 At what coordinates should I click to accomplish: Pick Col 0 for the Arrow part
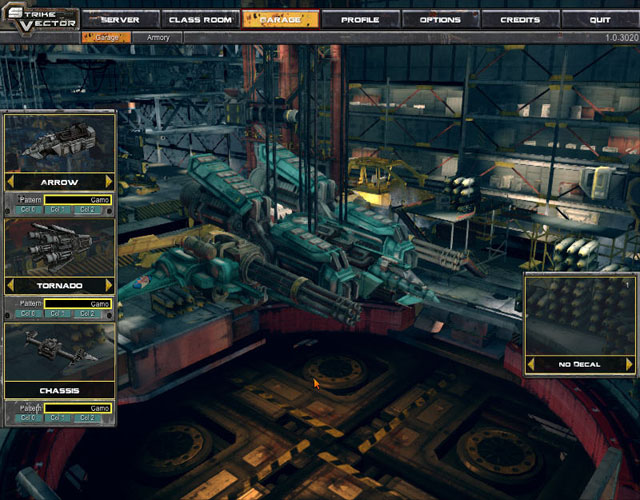coord(28,210)
